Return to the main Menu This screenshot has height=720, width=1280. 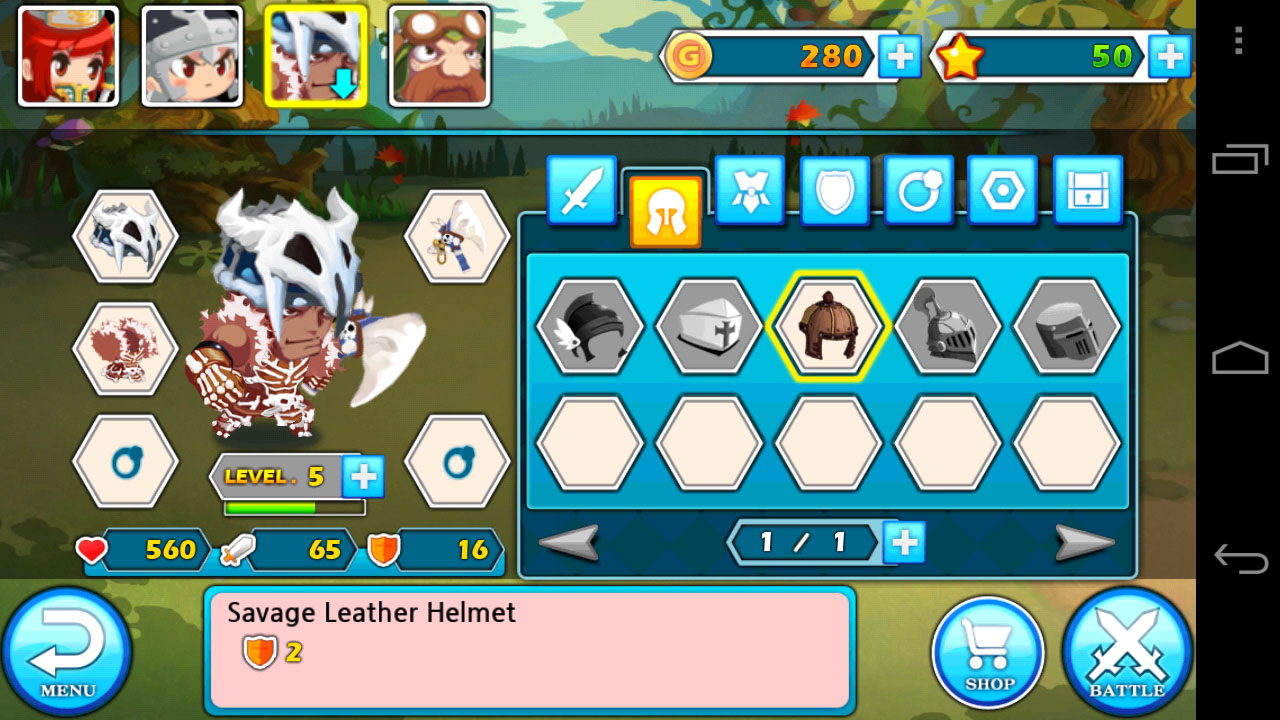click(x=67, y=652)
